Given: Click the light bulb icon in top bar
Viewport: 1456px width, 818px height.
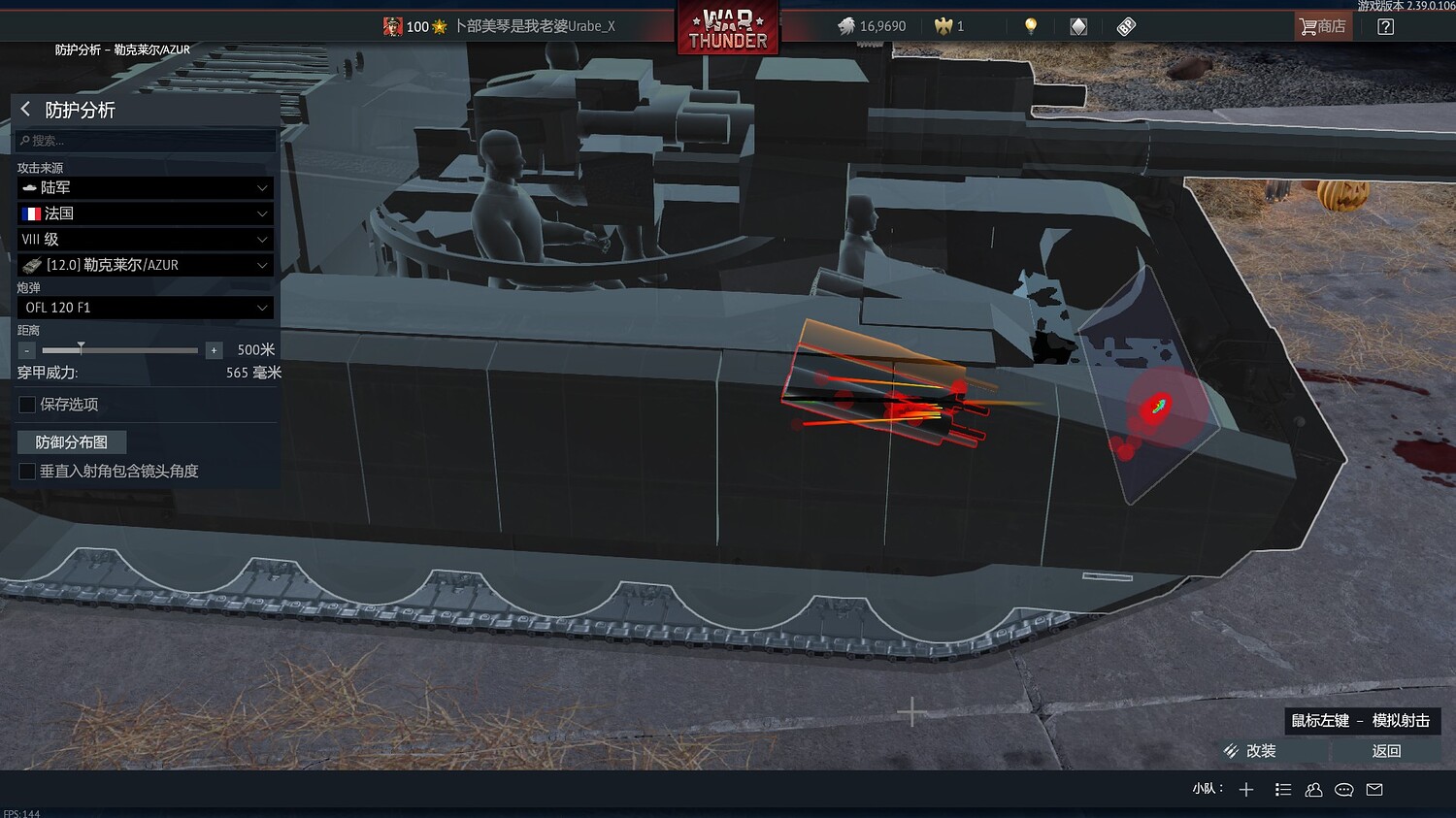Looking at the screenshot, I should (x=1030, y=26).
